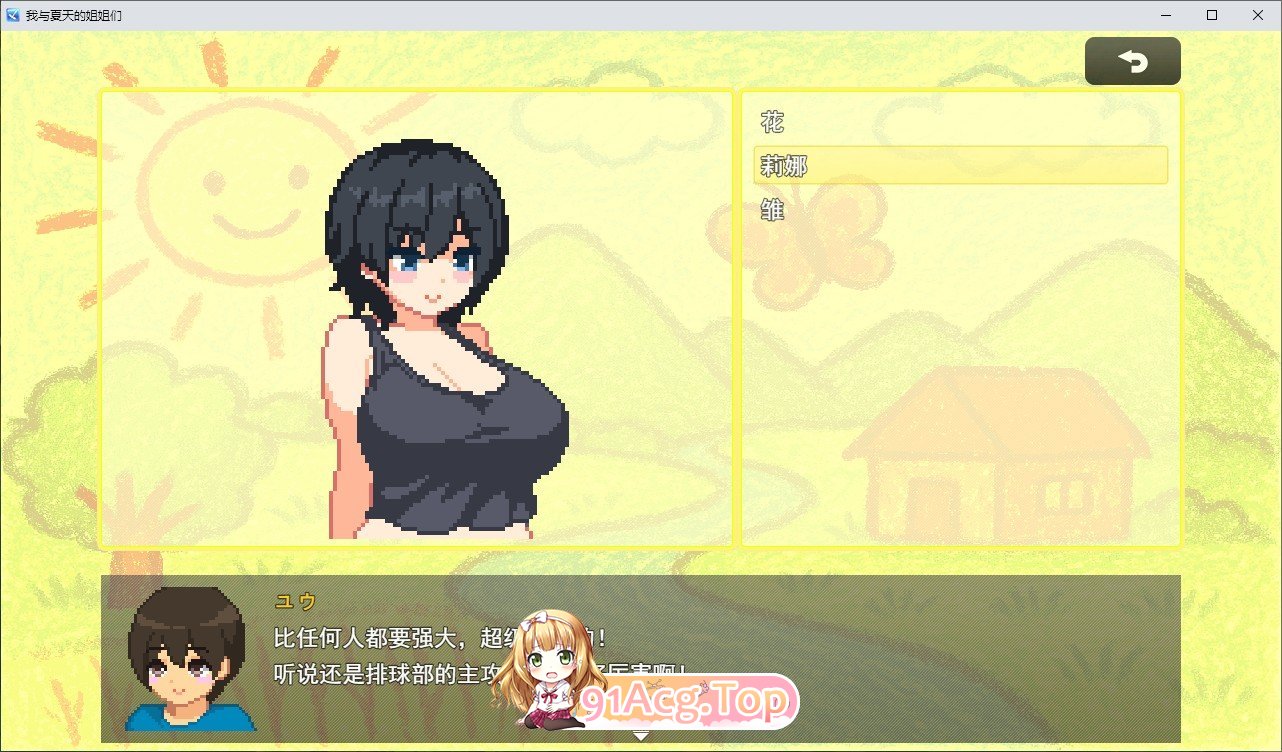Click the return arrow button top right
The image size is (1282, 752).
click(x=1132, y=60)
